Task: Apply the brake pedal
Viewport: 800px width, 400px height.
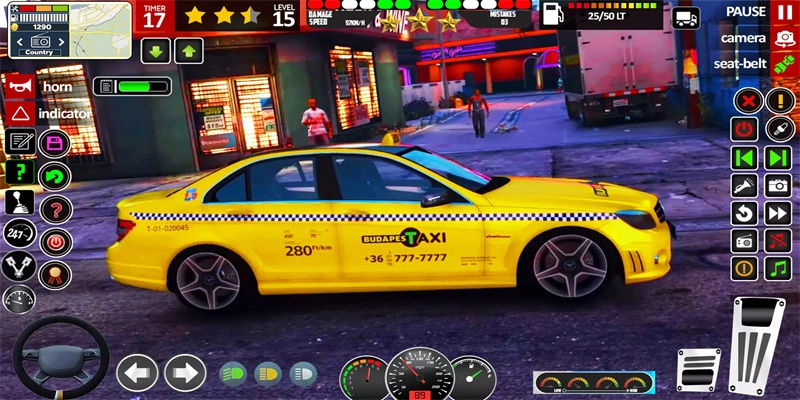Action: (x=698, y=369)
